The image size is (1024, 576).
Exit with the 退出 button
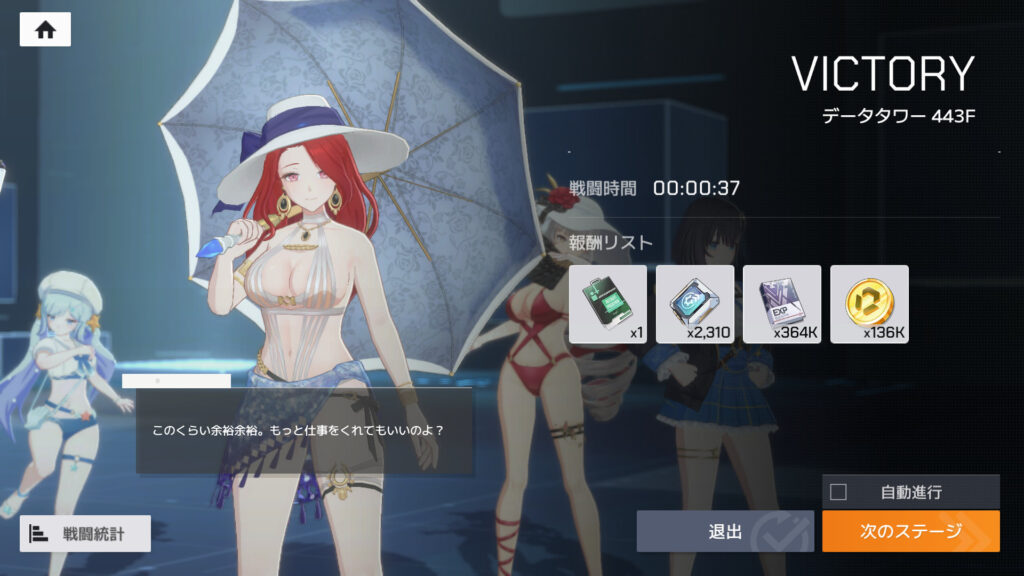point(725,531)
